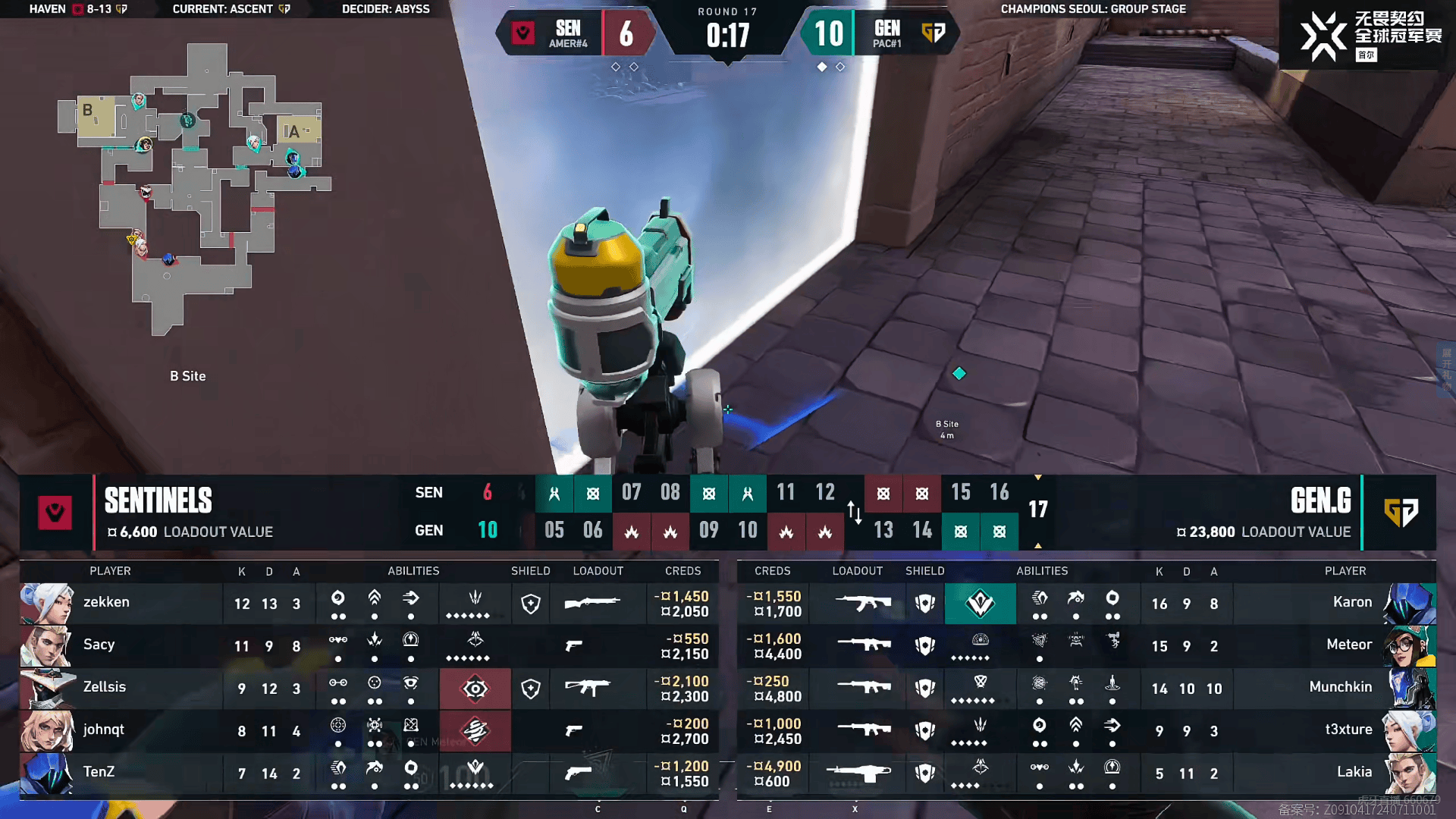This screenshot has height=819, width=1456.
Task: Select Munchkin's agent portrait
Action: click(1409, 689)
